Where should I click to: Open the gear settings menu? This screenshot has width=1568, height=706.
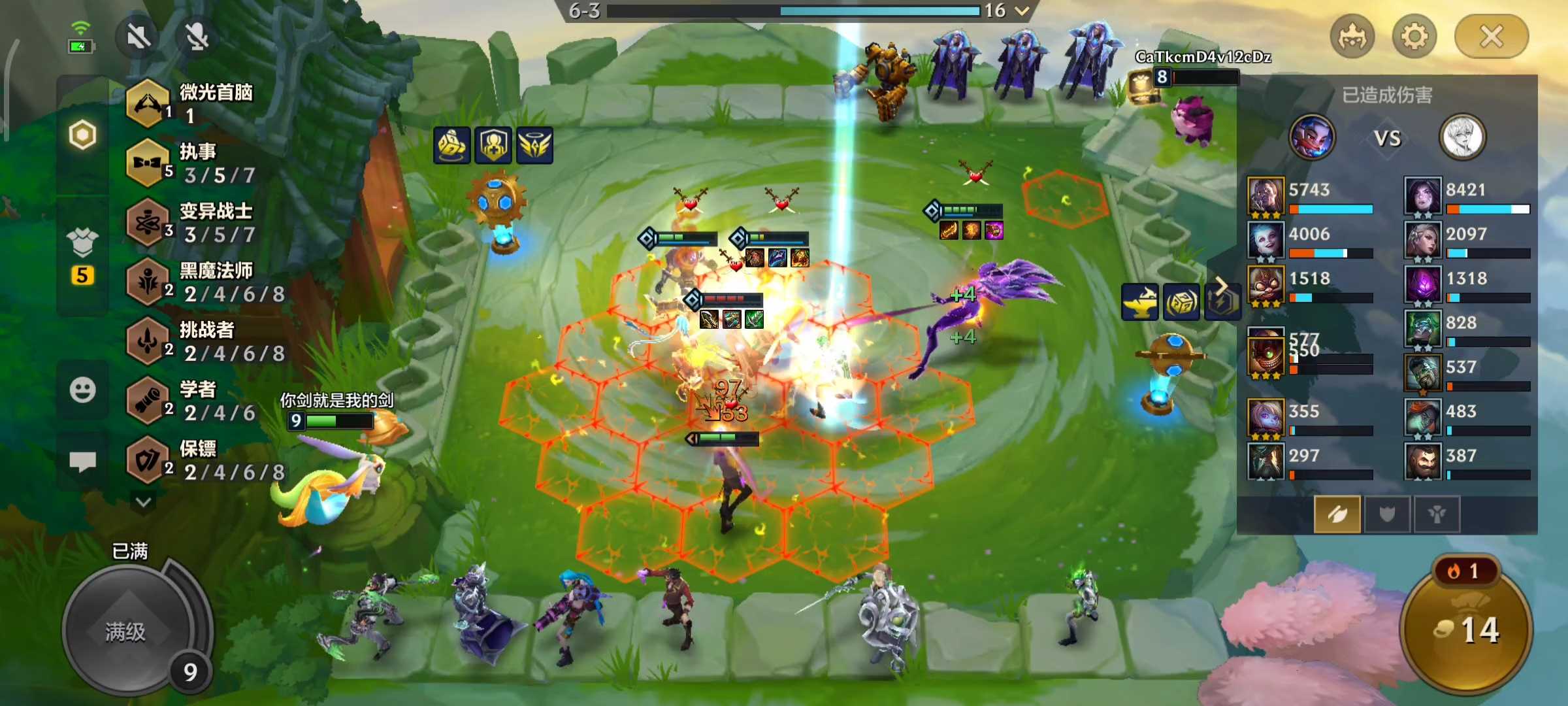coord(1414,37)
